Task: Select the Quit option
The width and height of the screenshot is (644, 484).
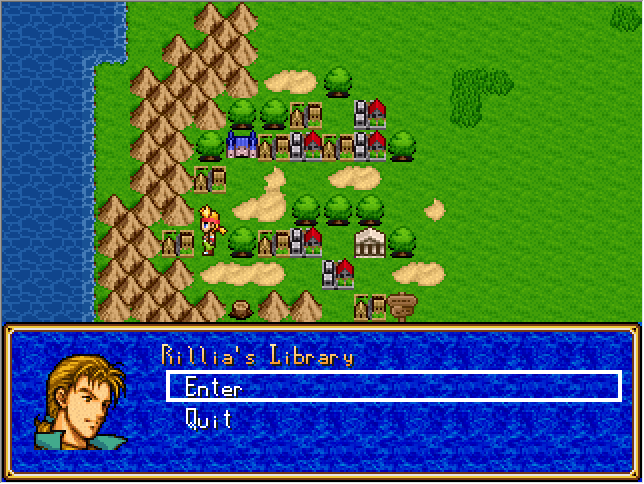Action: (x=208, y=419)
